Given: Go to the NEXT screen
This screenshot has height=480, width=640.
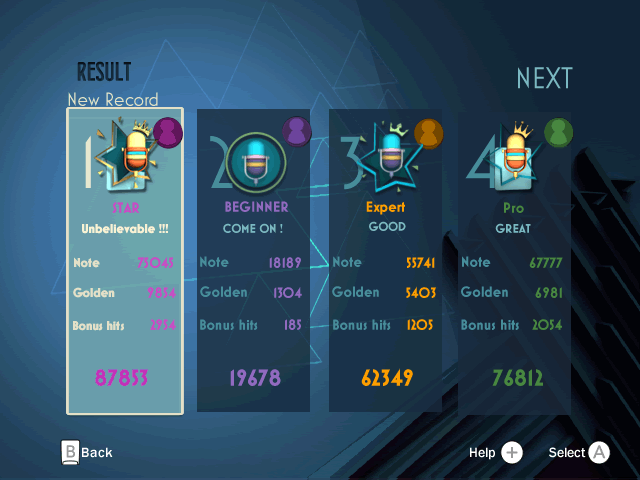Looking at the screenshot, I should (x=544, y=78).
